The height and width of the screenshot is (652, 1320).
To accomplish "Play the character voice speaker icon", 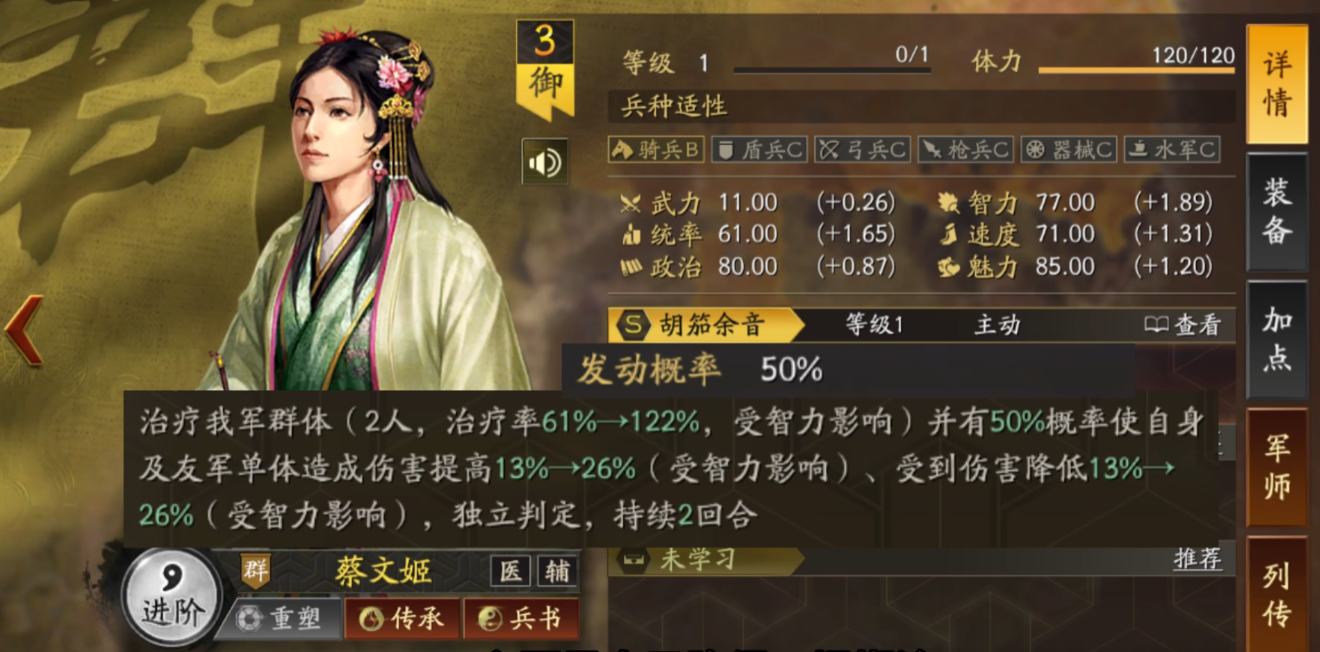I will tap(545, 162).
